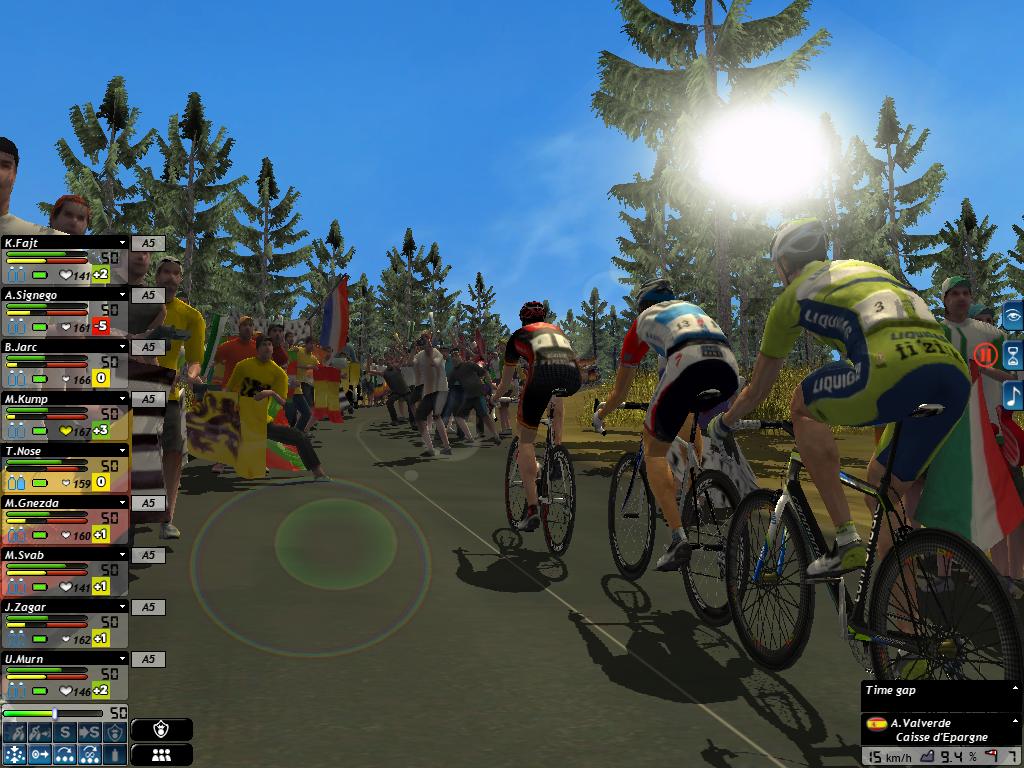Adjust the effort slider at bottom of team panel
This screenshot has width=1024, height=768.
coord(54,713)
